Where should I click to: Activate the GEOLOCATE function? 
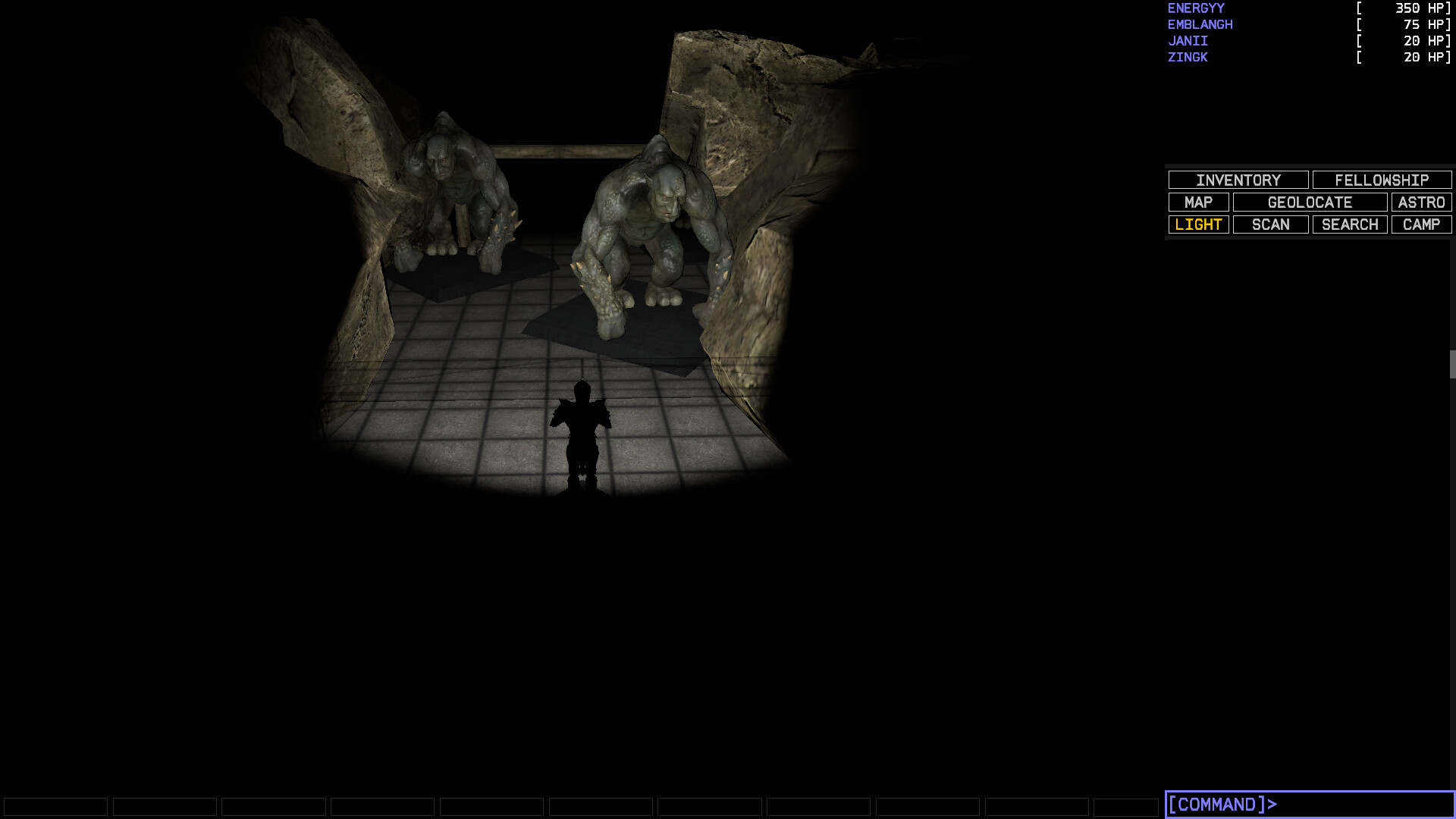click(x=1310, y=202)
